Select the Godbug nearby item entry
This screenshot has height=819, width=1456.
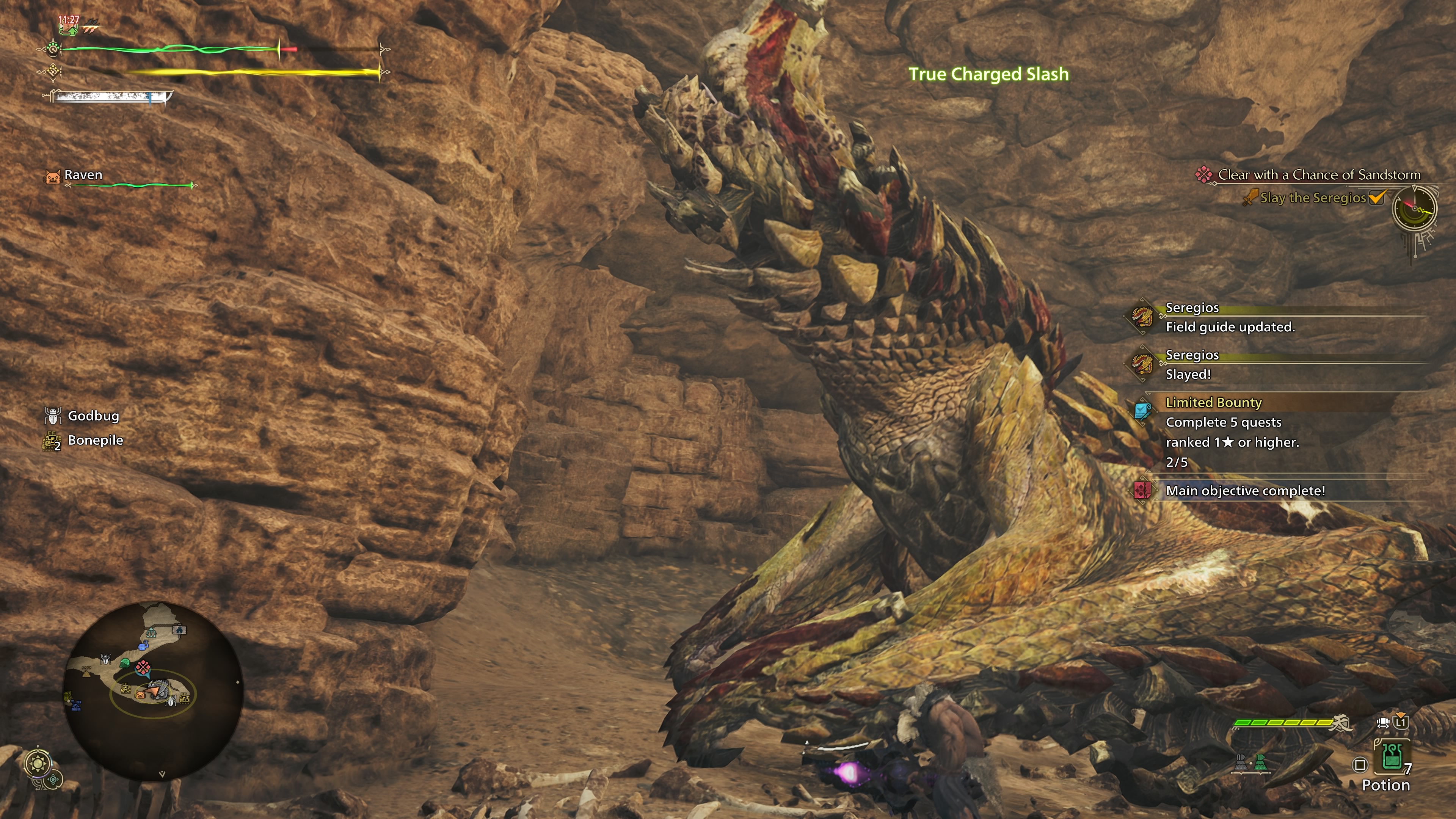click(x=93, y=416)
